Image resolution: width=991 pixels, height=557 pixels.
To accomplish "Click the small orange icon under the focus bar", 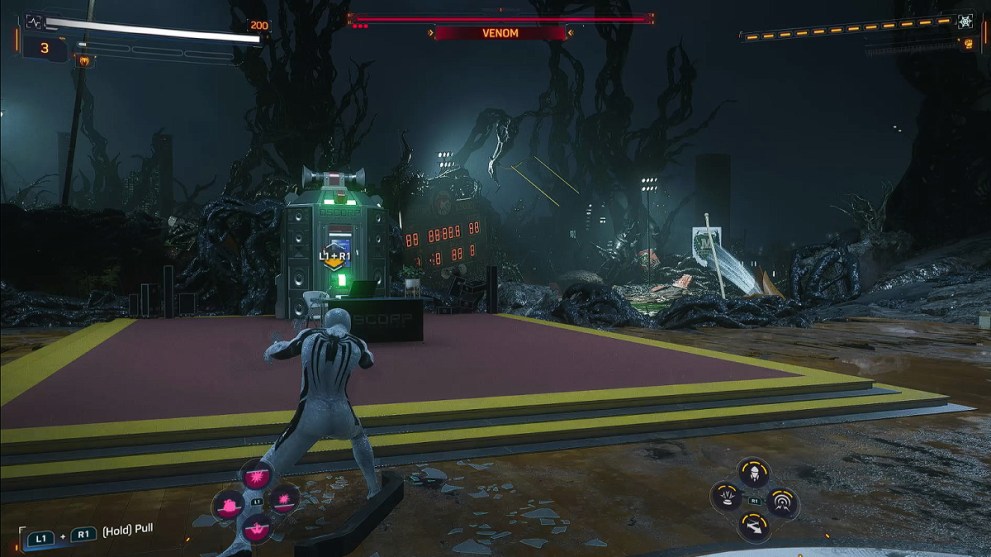I will (966, 45).
